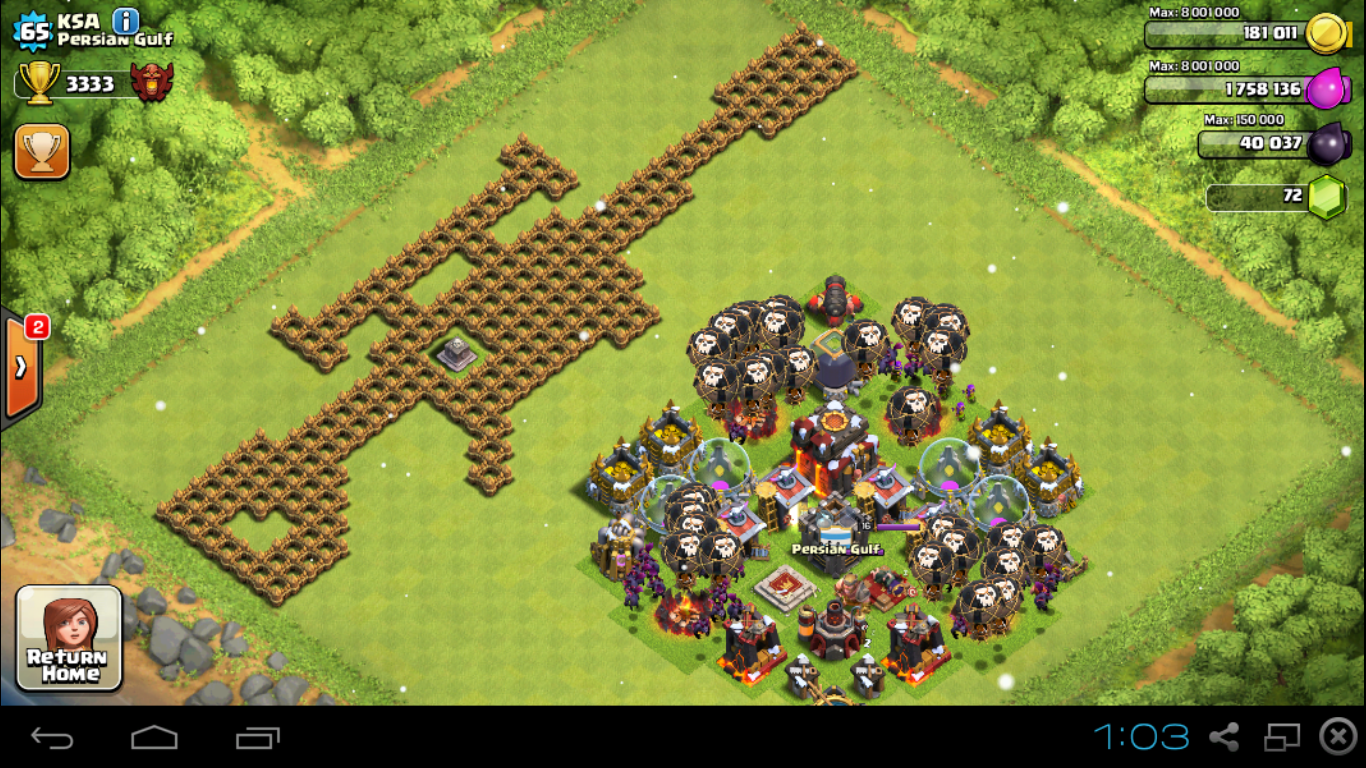The width and height of the screenshot is (1366, 768).
Task: Open the Android recent apps button
Action: (x=257, y=738)
